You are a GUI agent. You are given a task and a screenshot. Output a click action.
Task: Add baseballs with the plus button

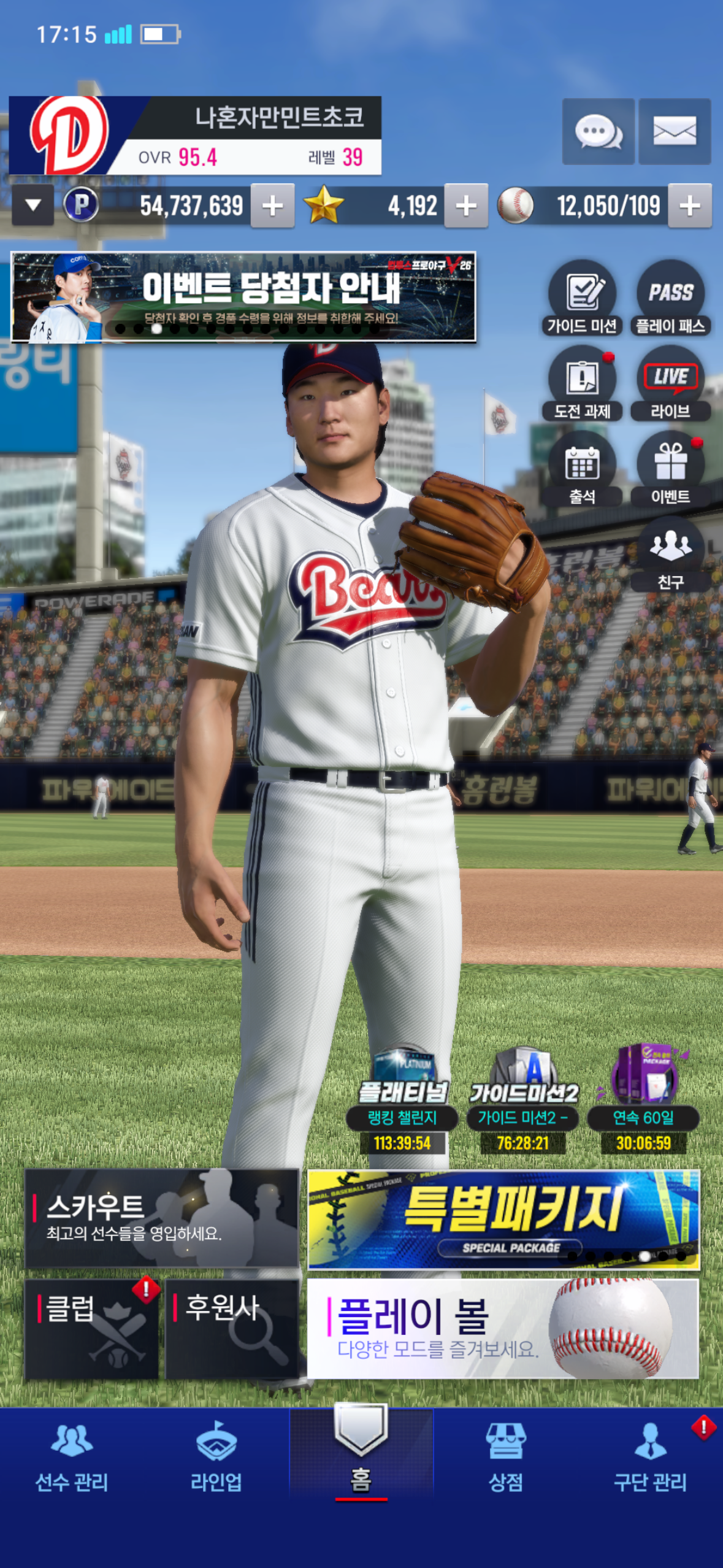click(x=690, y=206)
